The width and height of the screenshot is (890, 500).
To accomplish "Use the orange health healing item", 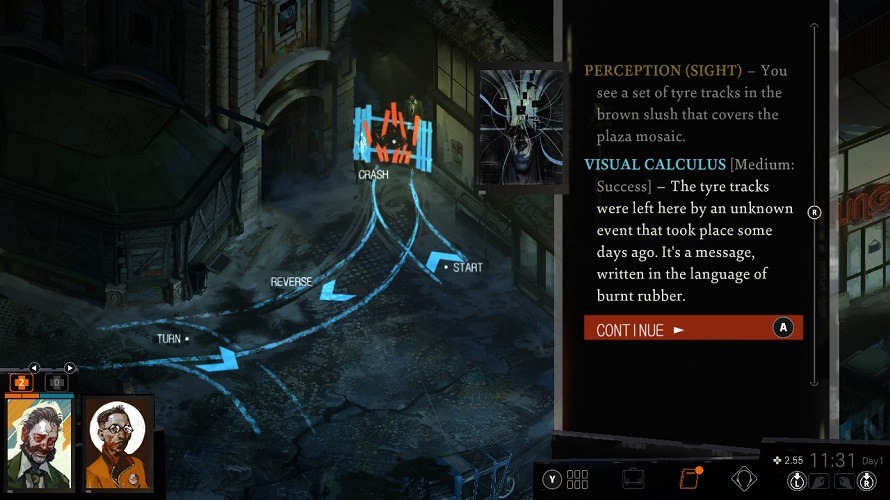I will tap(21, 382).
